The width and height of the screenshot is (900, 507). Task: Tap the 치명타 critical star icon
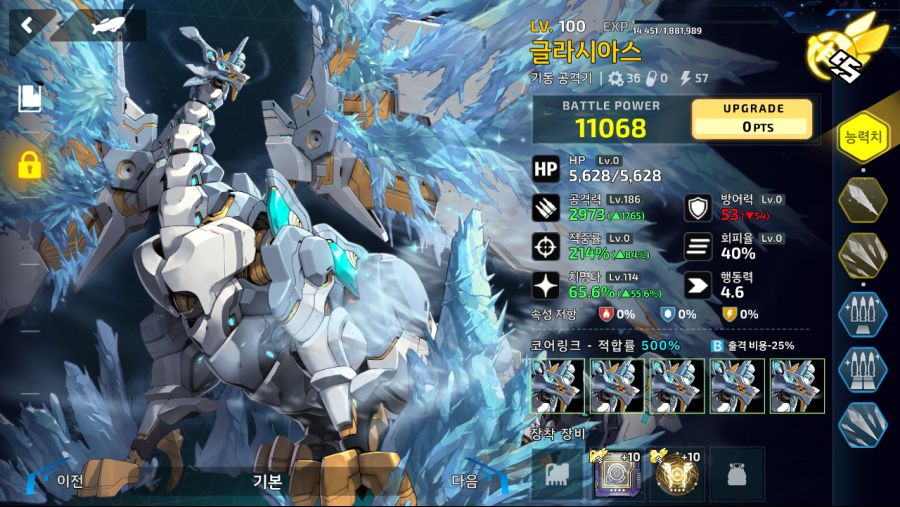tap(546, 284)
